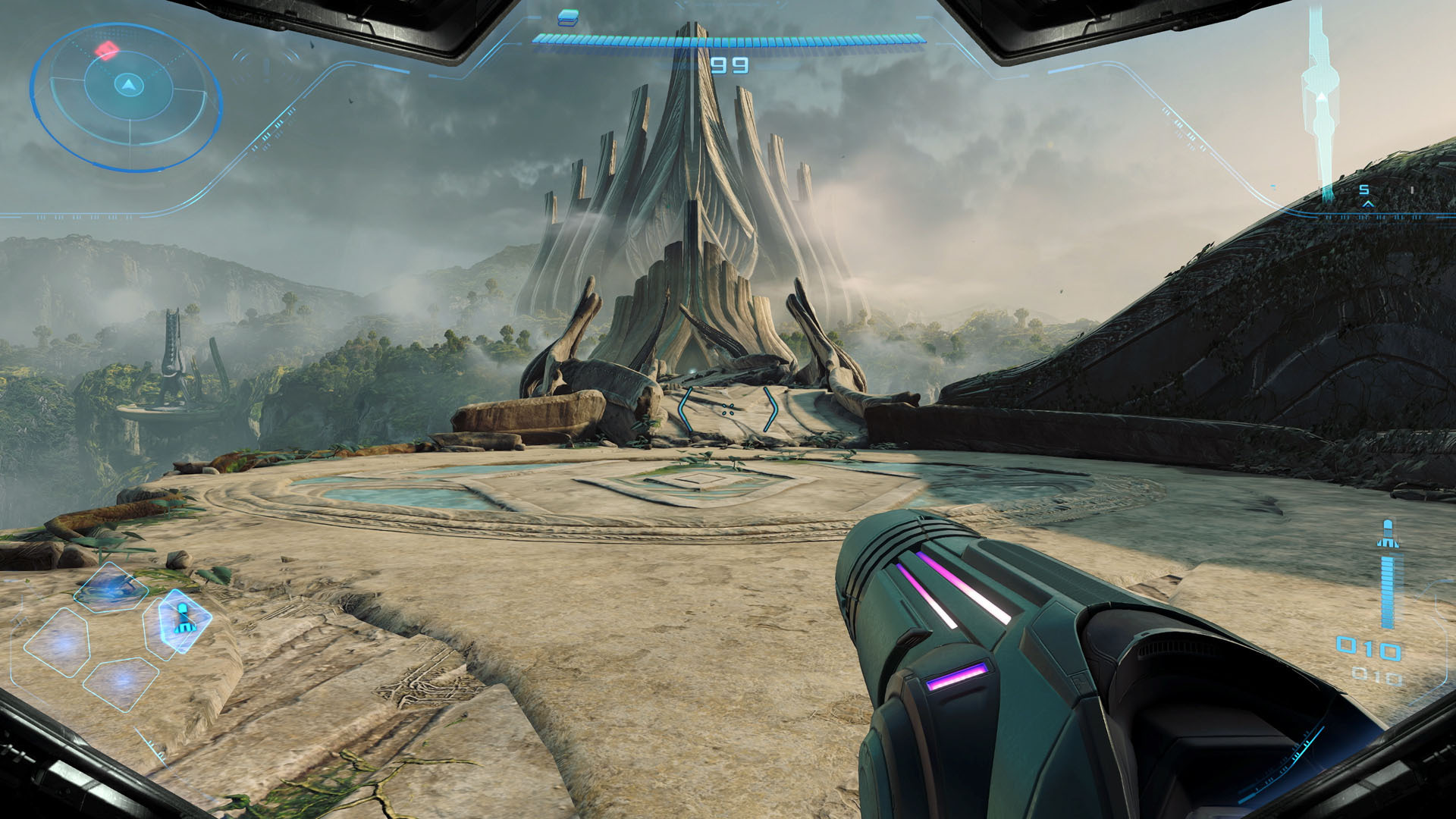Select the S marker on the upper-right HUD
1456x819 pixels.
tap(1364, 190)
